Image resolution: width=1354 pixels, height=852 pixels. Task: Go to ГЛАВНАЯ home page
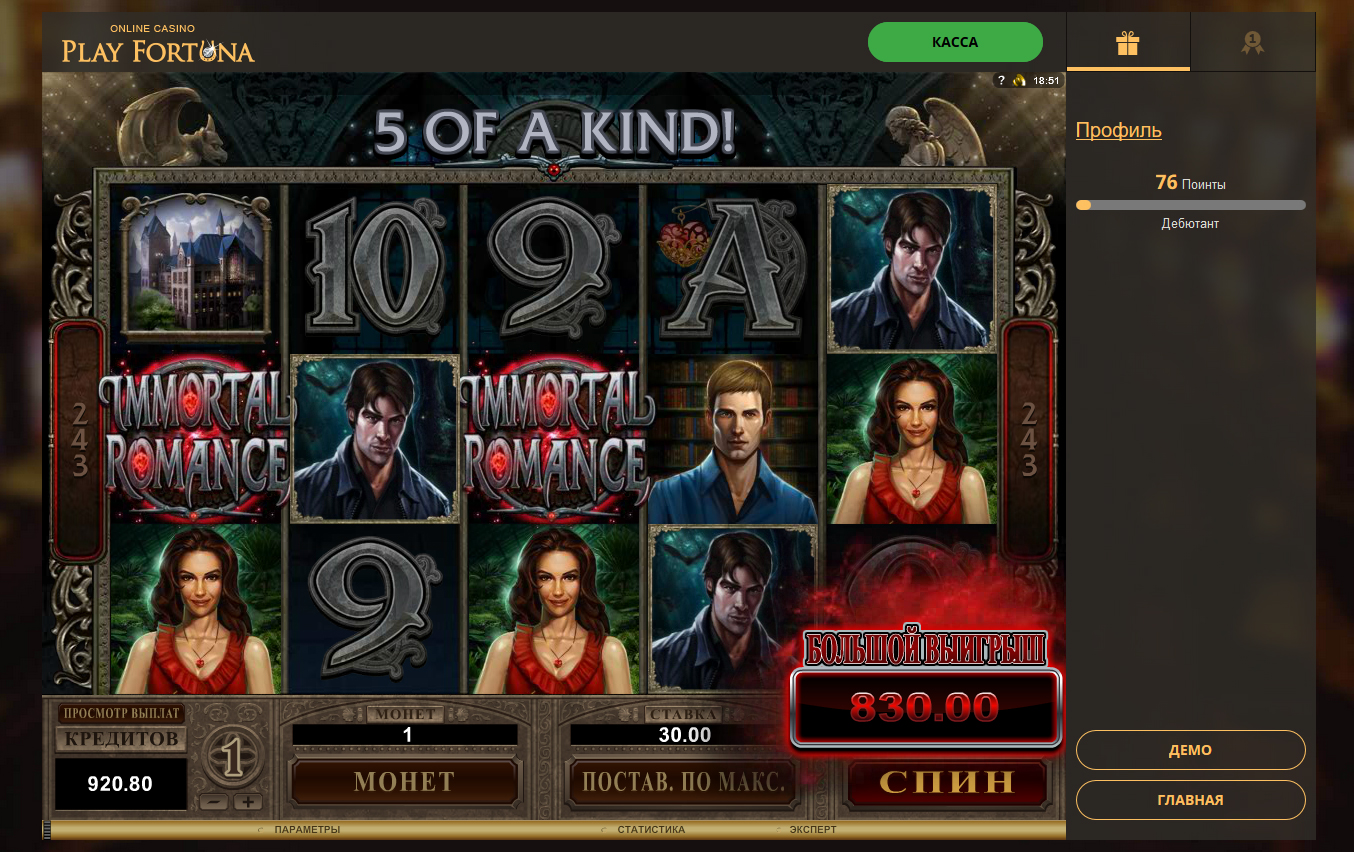(x=1190, y=800)
